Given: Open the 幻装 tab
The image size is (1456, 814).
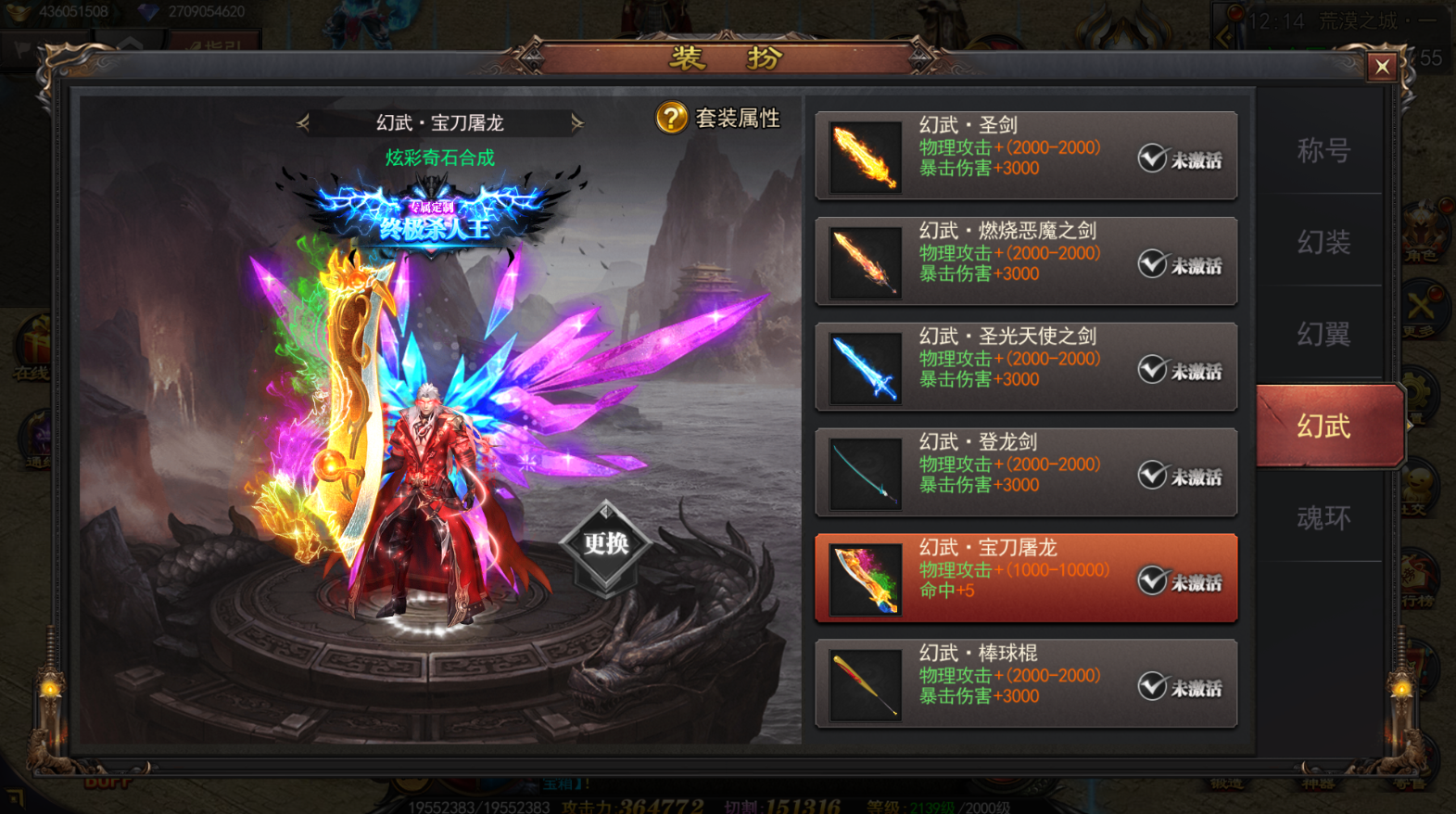Looking at the screenshot, I should point(1323,242).
